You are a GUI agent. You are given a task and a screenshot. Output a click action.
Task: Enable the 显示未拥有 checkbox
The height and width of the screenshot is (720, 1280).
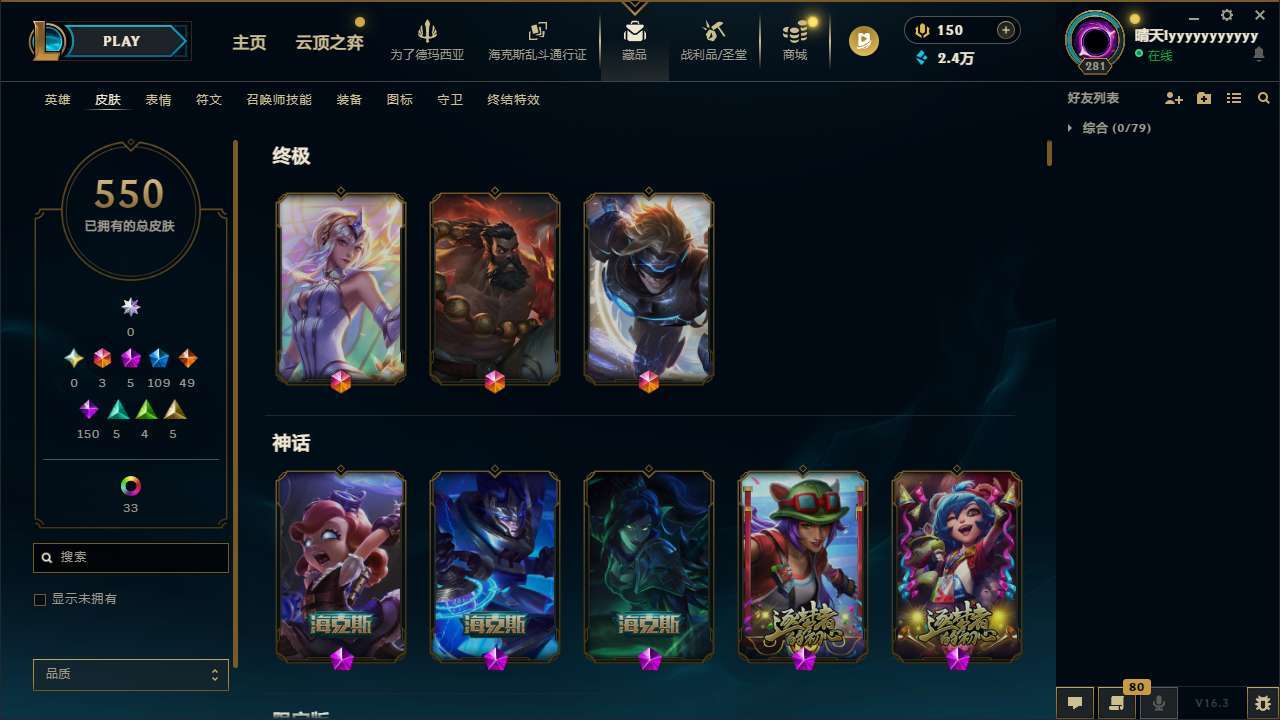[40, 599]
